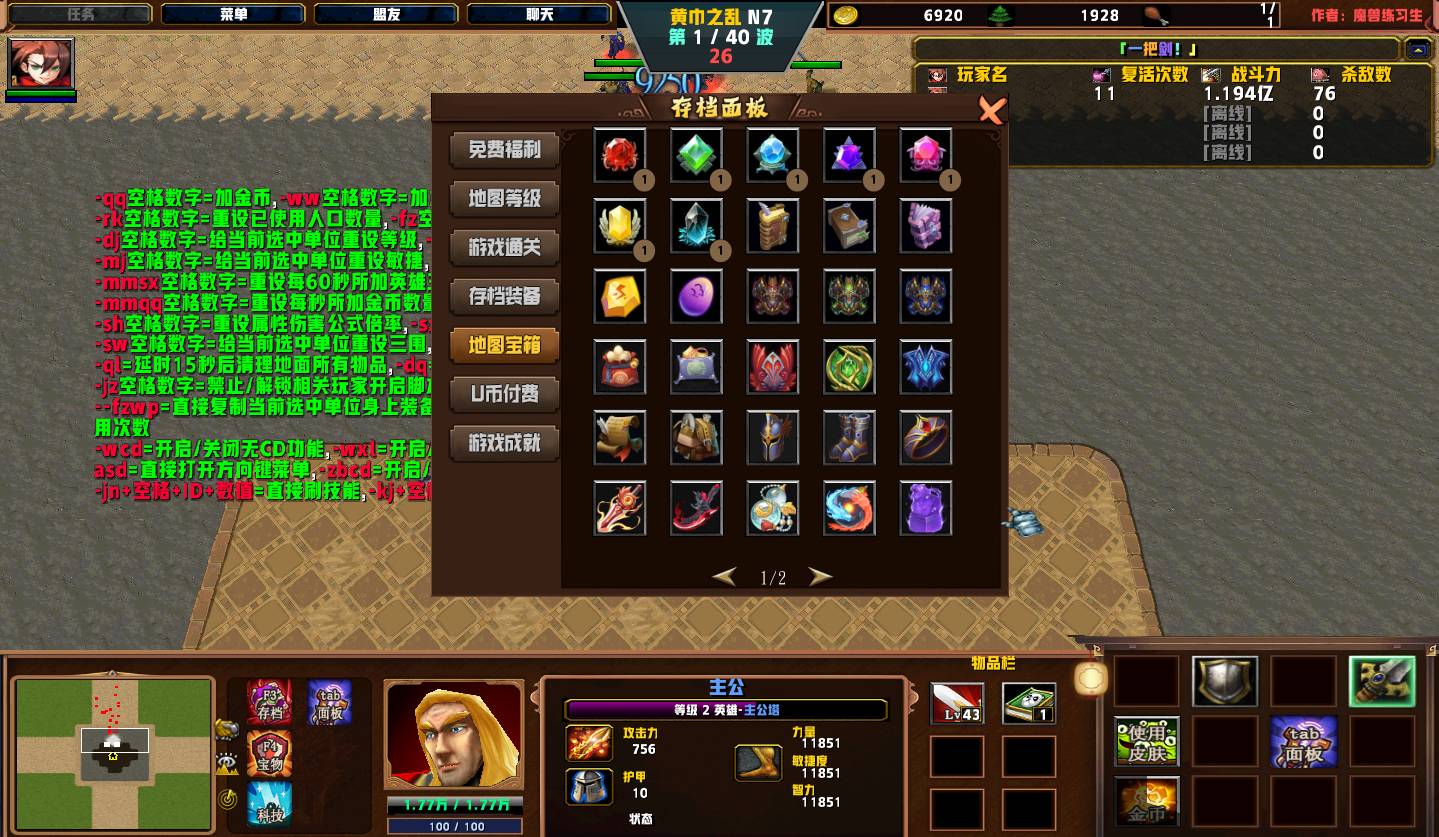Image resolution: width=1439 pixels, height=837 pixels.
Task: Switch to the 地图等级 tab
Action: click(x=504, y=199)
